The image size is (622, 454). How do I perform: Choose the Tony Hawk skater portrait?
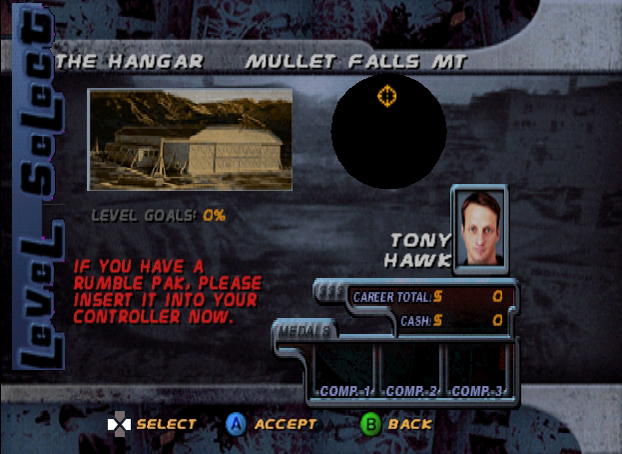tap(479, 228)
